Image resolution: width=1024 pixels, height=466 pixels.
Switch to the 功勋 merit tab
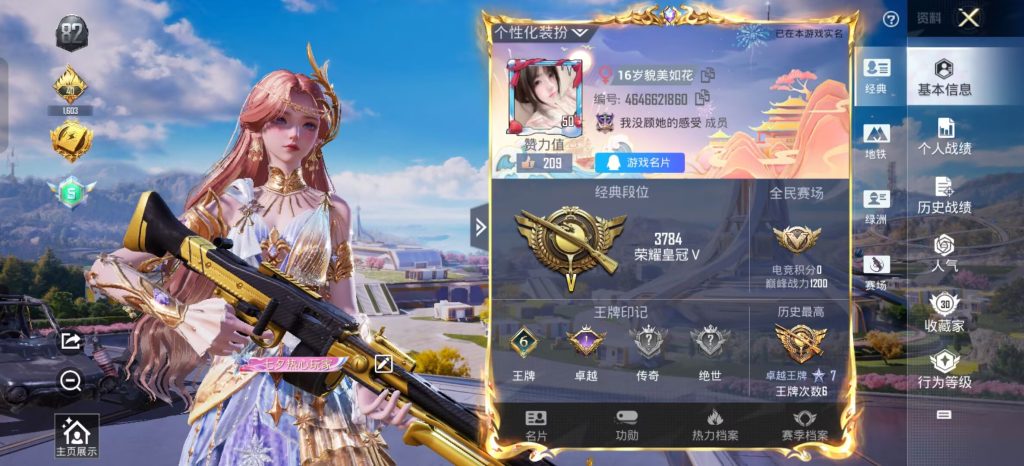click(x=626, y=424)
